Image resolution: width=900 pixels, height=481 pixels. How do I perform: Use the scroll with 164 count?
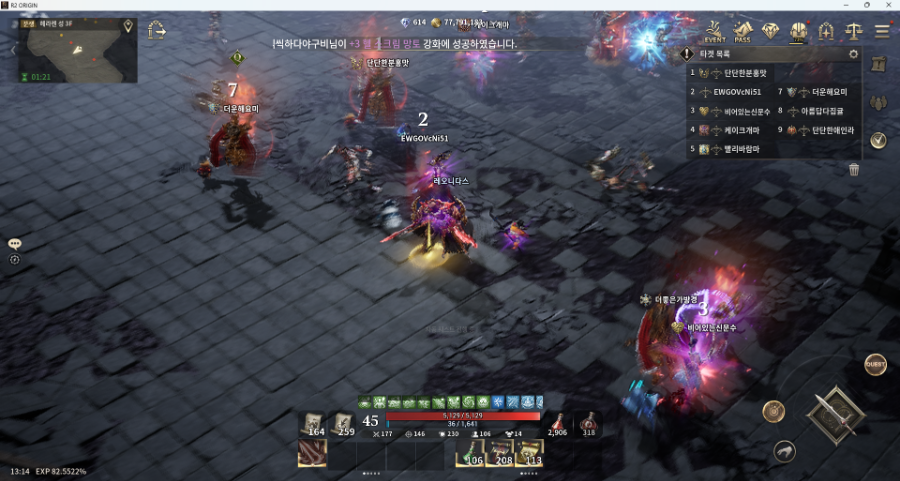(x=315, y=424)
